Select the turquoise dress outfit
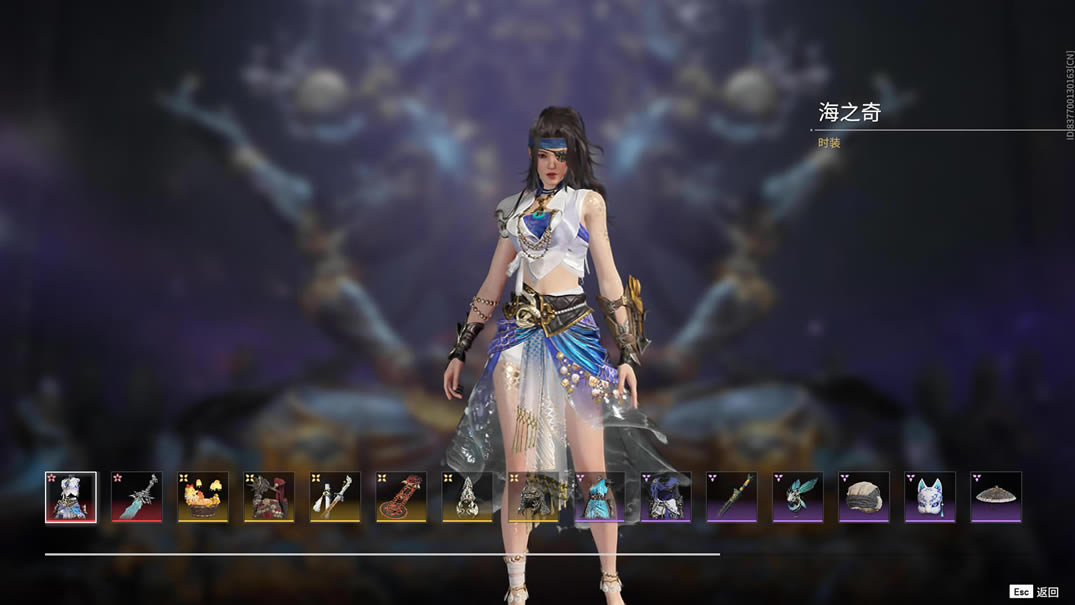 (599, 497)
